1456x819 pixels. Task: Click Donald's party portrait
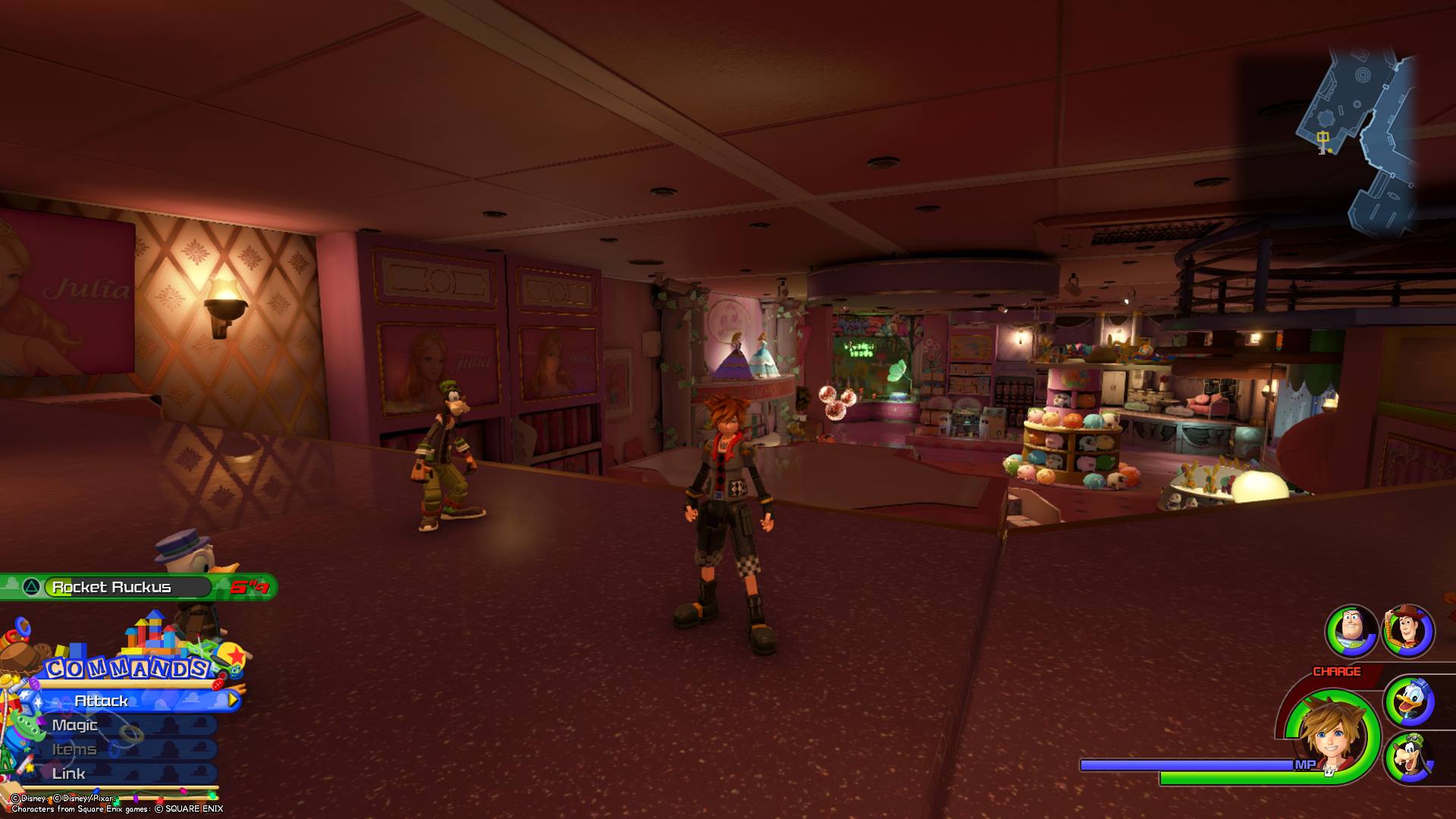point(1410,701)
